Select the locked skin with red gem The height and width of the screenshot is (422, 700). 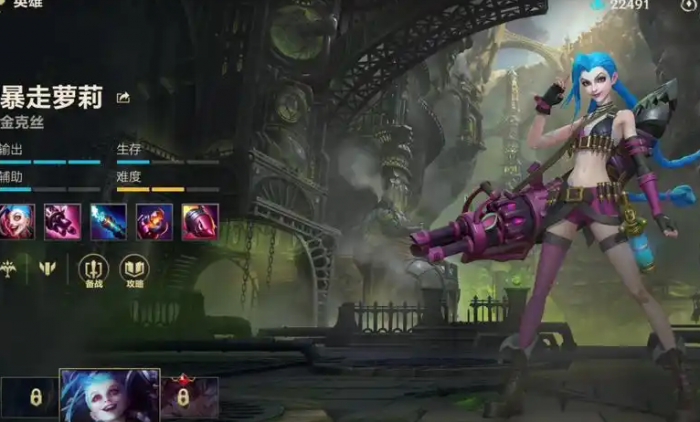[185, 396]
